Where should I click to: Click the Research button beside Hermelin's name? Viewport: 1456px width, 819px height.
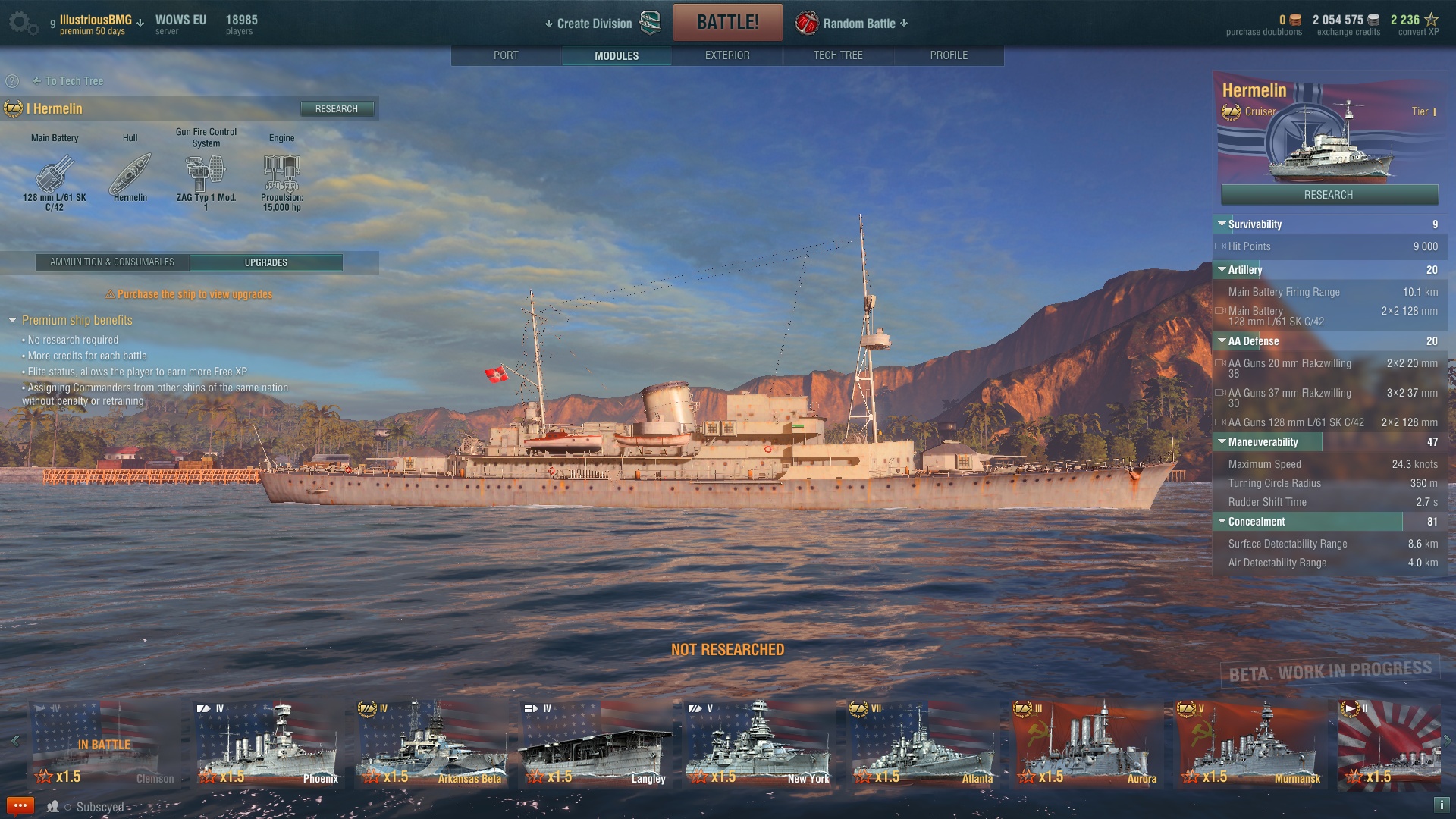click(336, 109)
